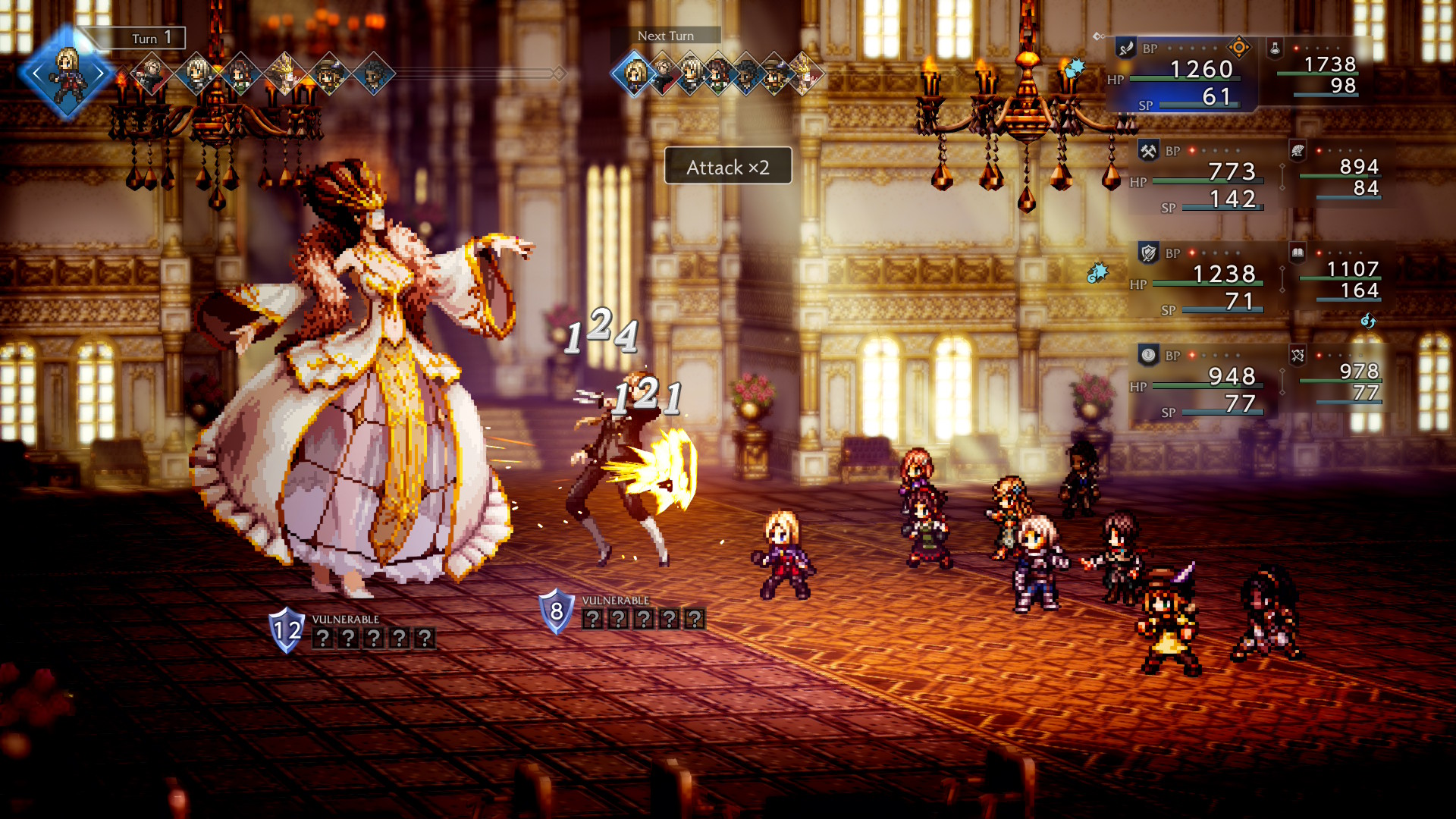Image resolution: width=1456 pixels, height=819 pixels.
Task: Select the apothecary flask job icon
Action: pos(1276,49)
